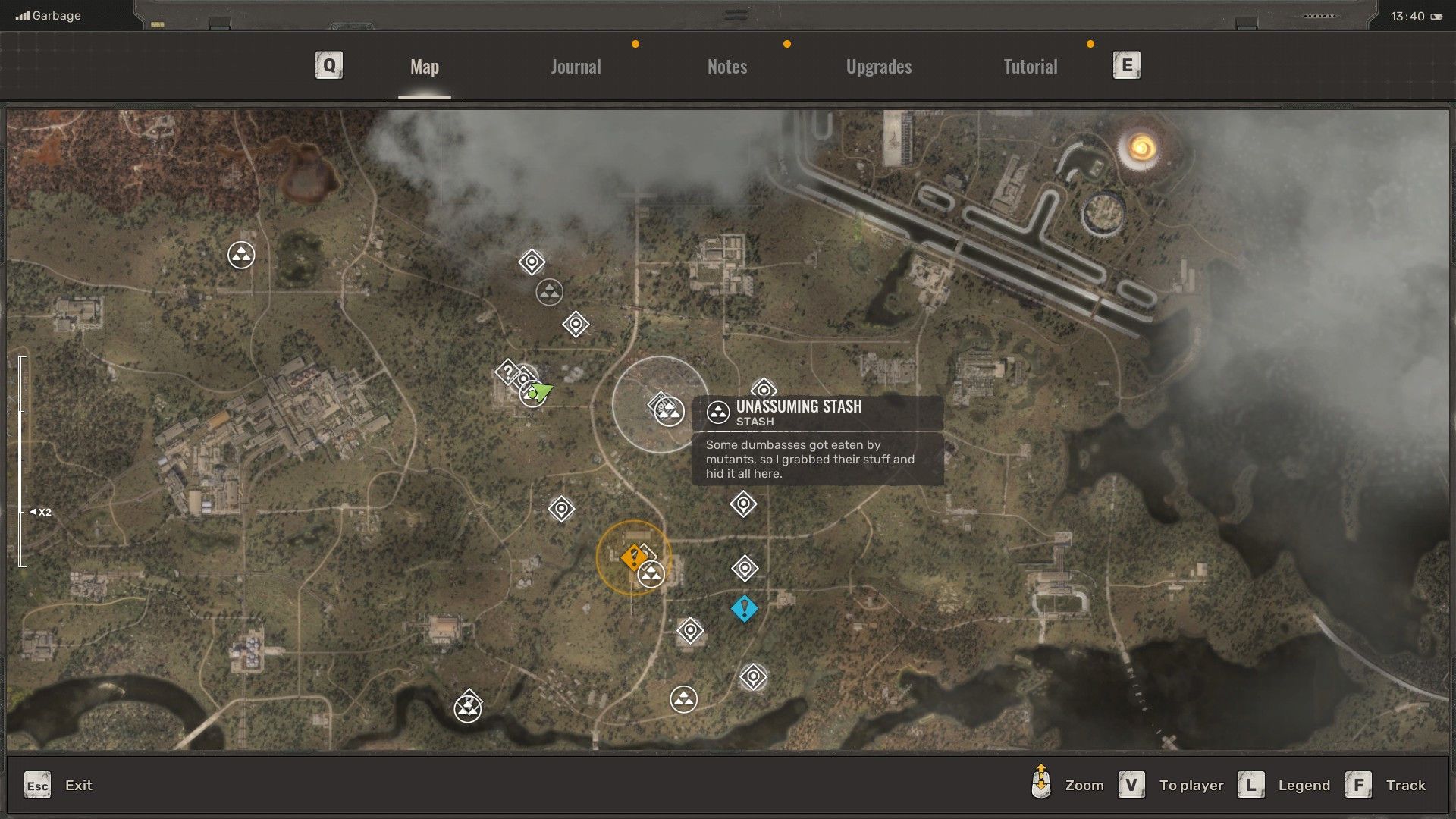Click the mouse wheel Zoom icon in the bottom bar
The width and height of the screenshot is (1456, 819).
[1042, 785]
